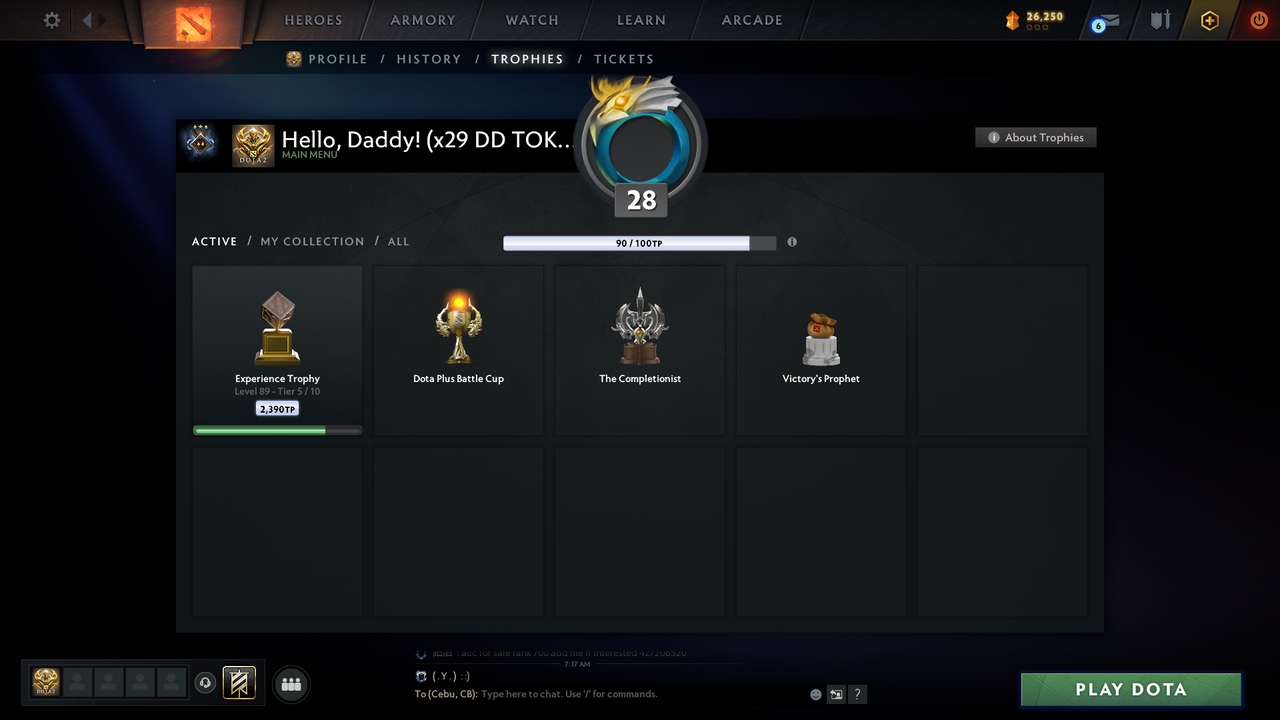Open the Dota Plus subscription icon
Screen dimensions: 1280x720
coord(1209,20)
